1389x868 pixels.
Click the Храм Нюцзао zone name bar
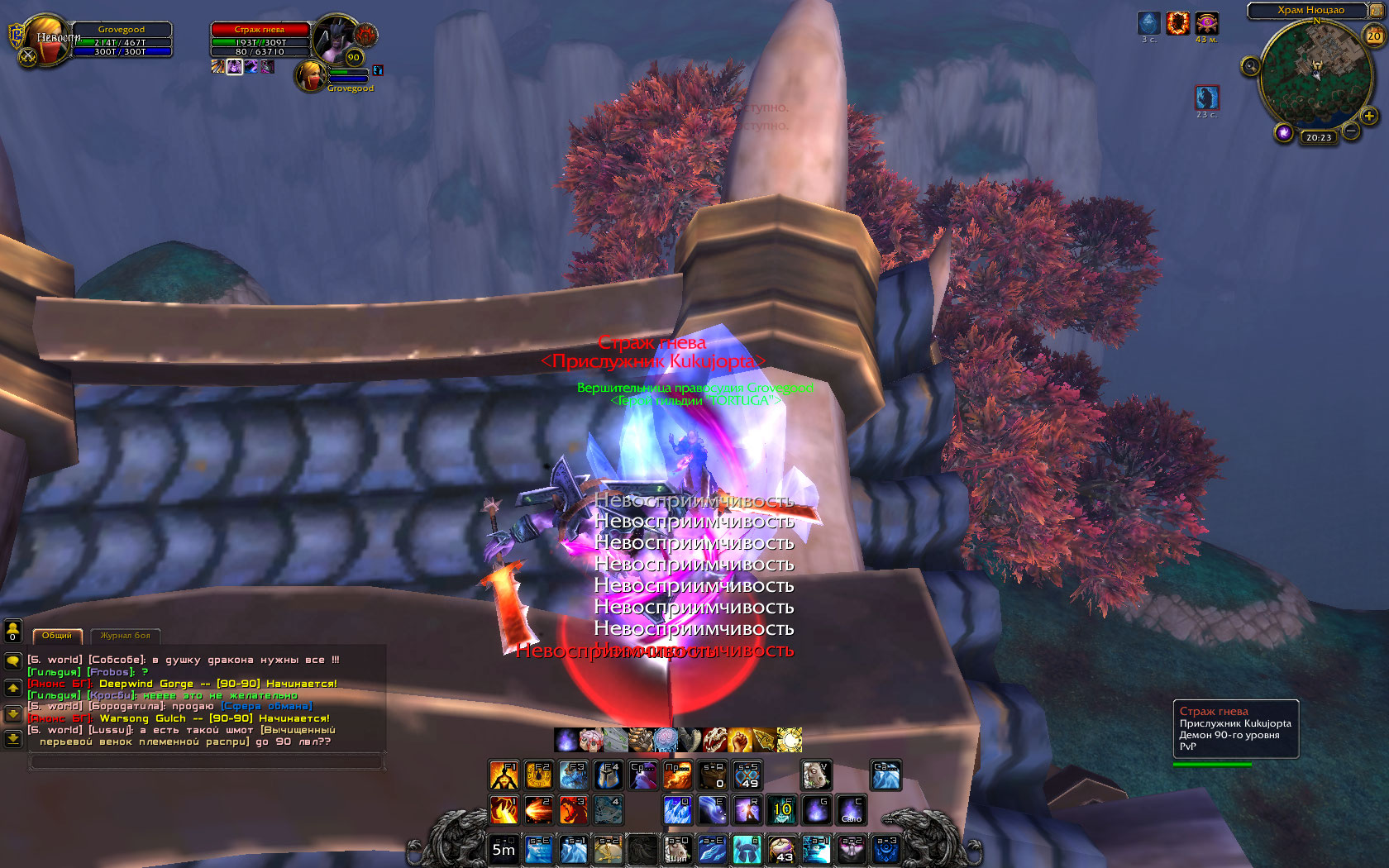pos(1310,11)
